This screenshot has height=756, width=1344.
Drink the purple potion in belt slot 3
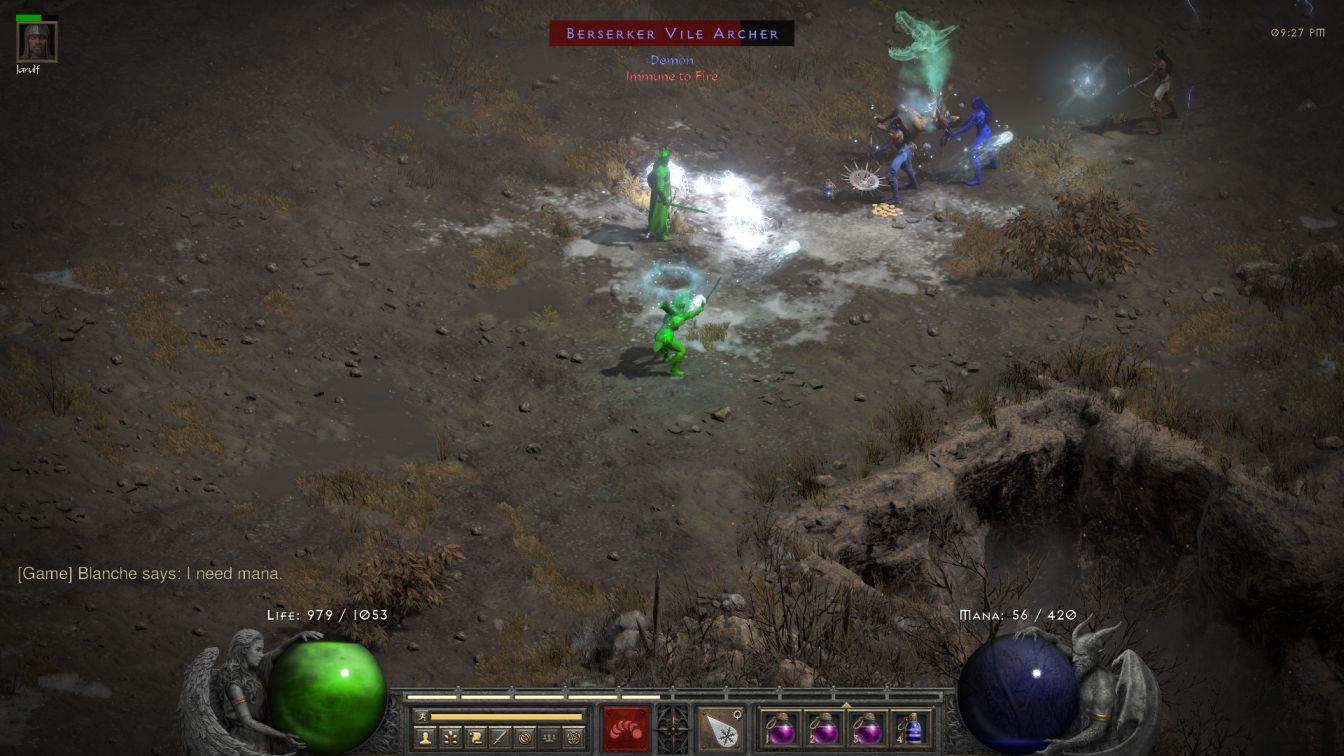click(x=866, y=729)
